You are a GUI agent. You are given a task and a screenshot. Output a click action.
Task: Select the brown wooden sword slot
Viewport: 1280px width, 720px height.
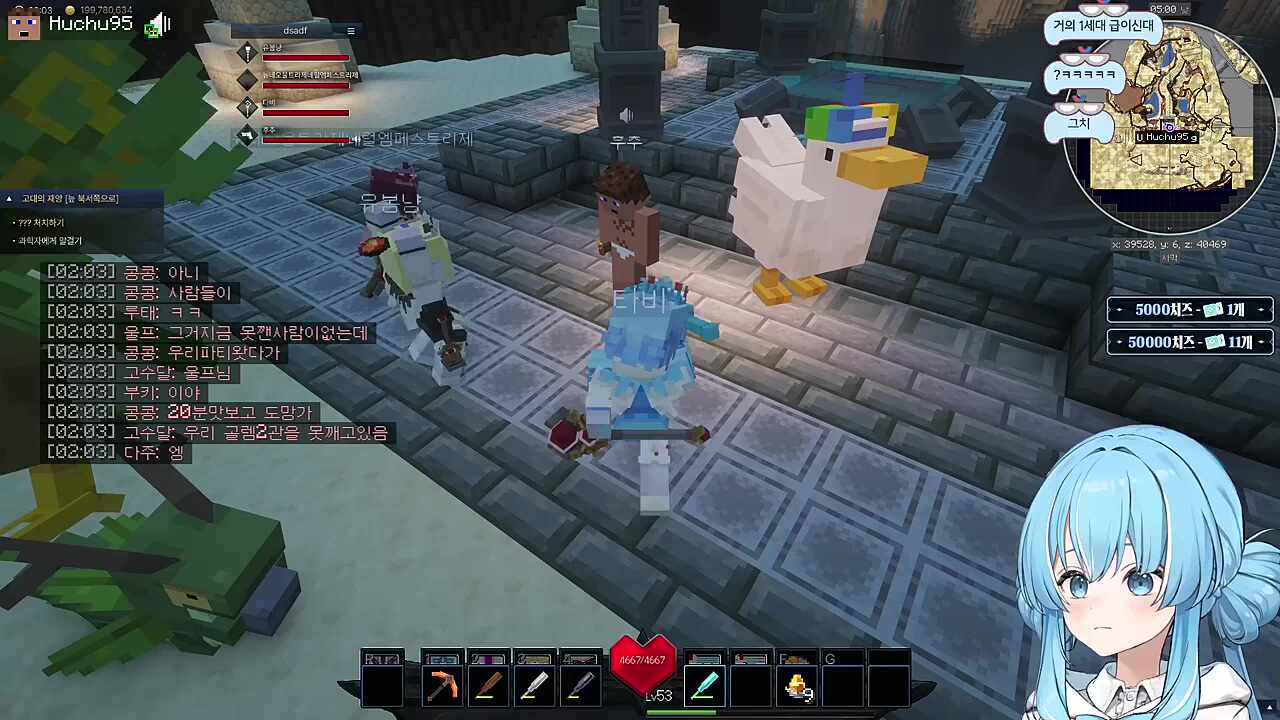pos(488,687)
